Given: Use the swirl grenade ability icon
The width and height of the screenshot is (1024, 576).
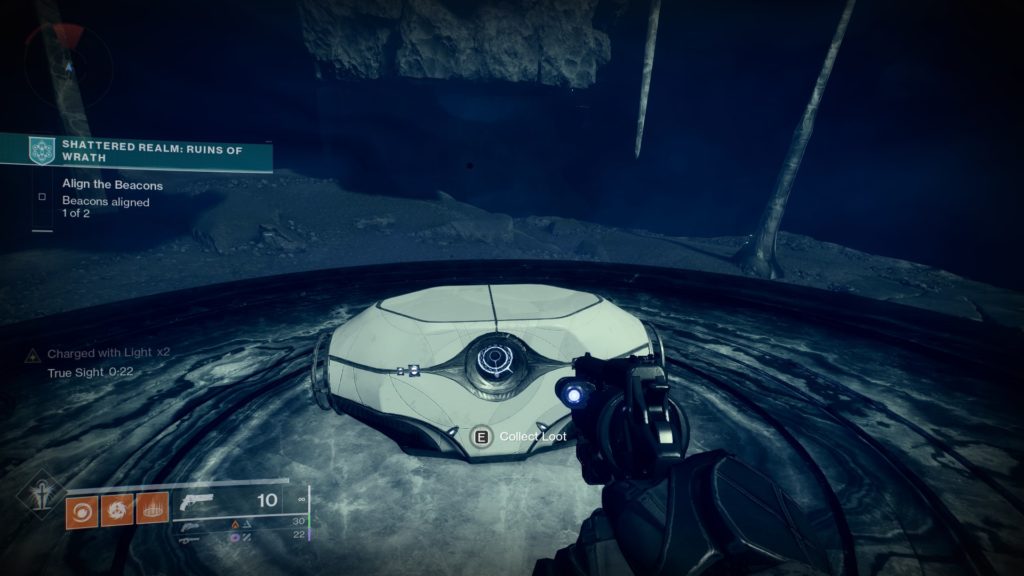Looking at the screenshot, I should tap(81, 510).
